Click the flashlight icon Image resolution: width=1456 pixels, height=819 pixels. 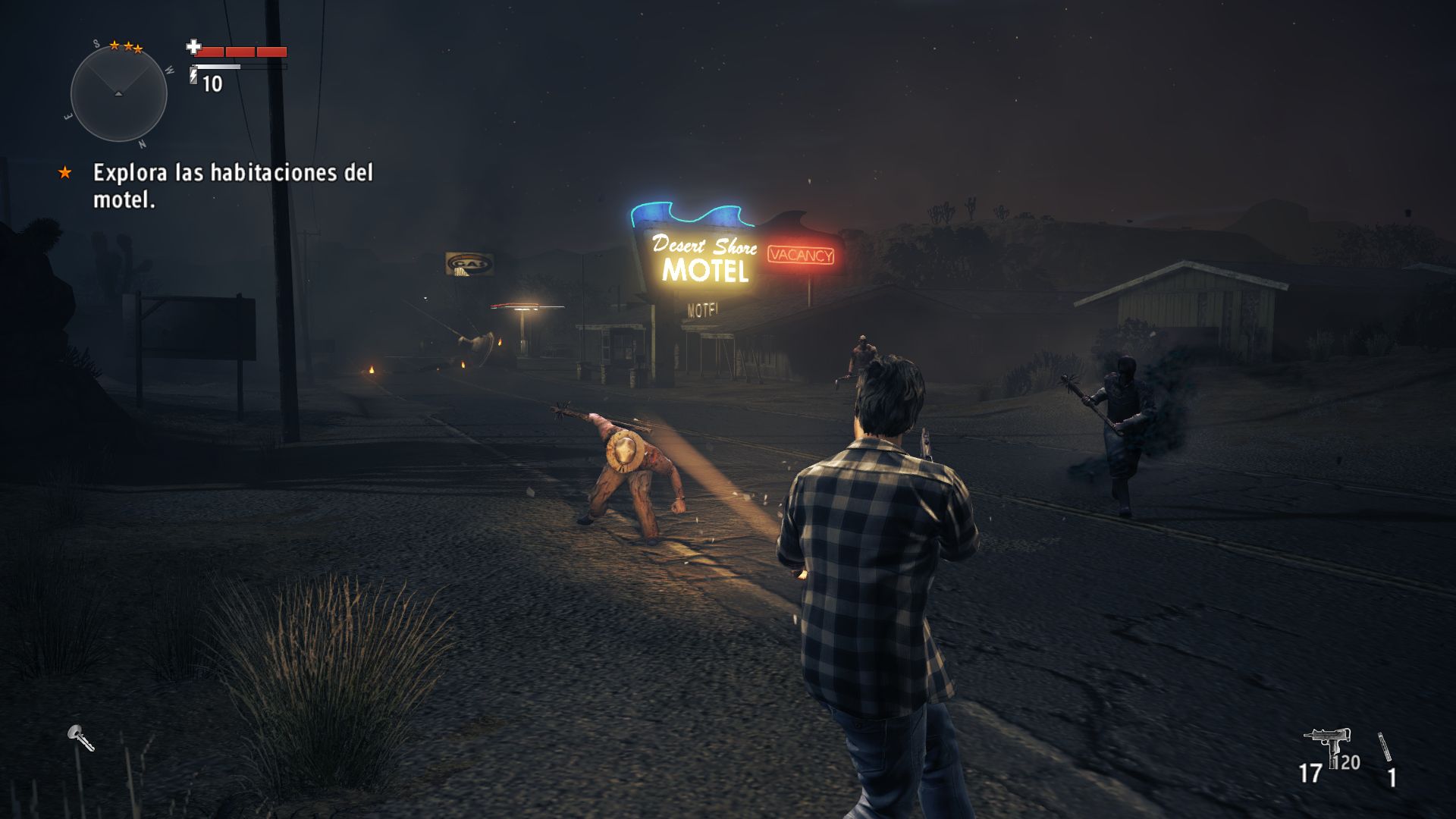click(80, 738)
